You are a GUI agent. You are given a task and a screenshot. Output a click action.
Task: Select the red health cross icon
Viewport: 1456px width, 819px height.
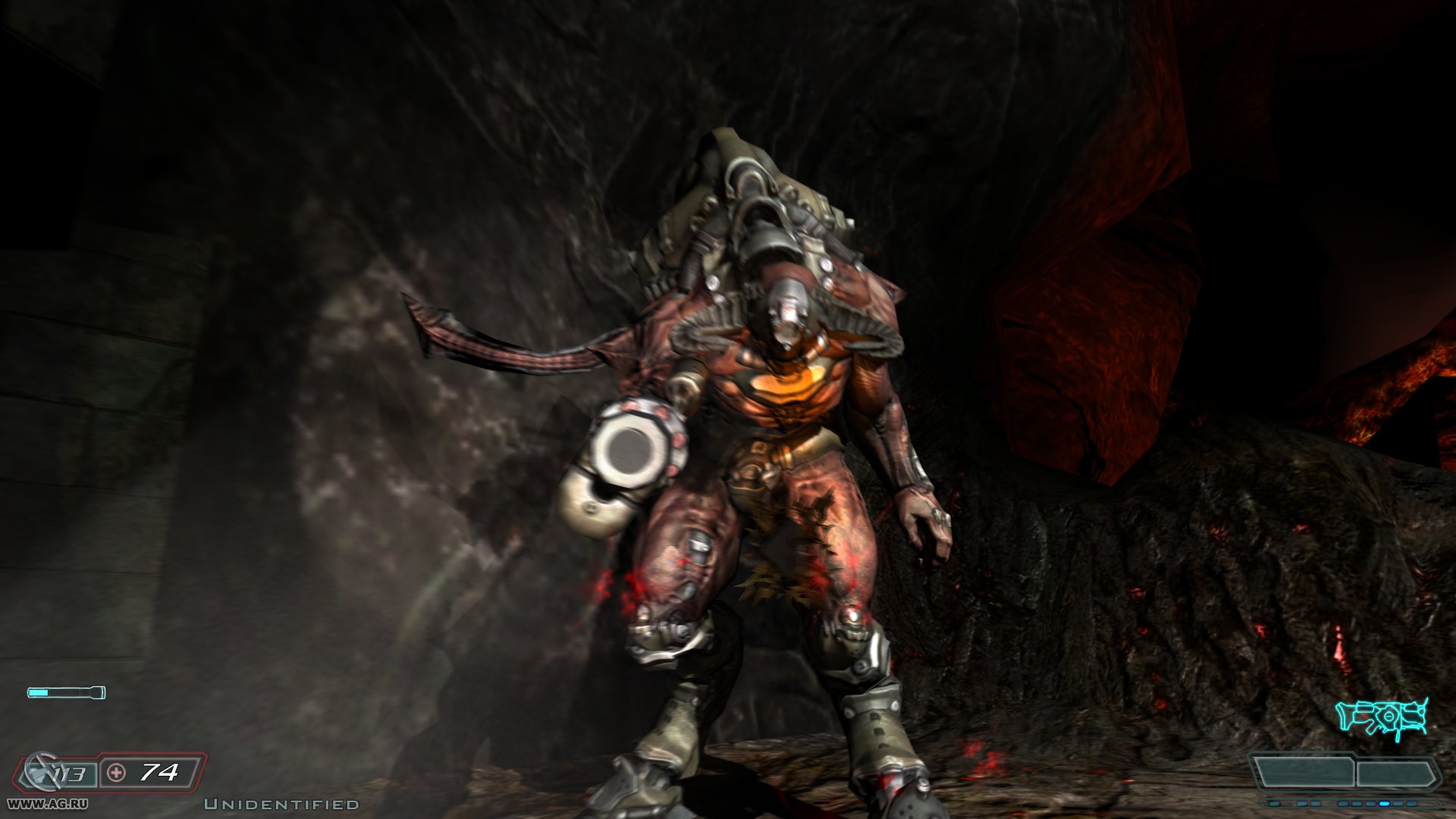115,773
